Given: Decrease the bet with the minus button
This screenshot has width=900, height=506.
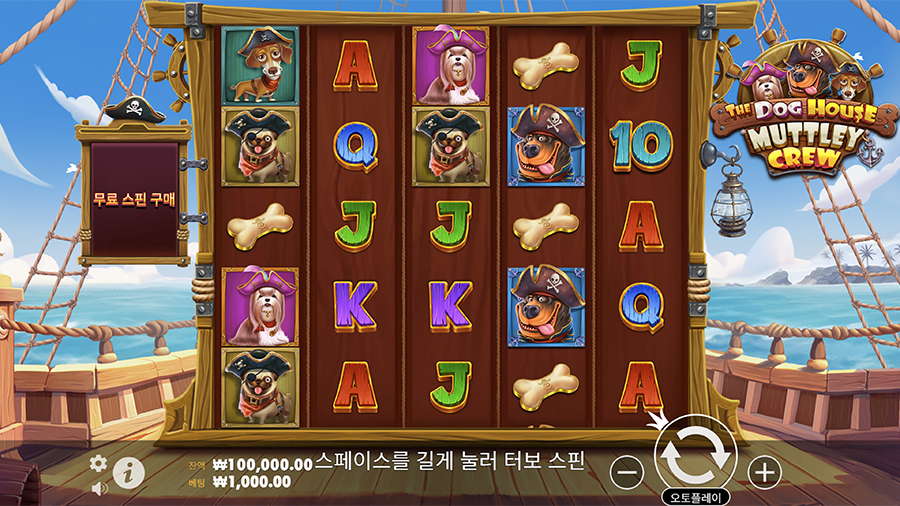Looking at the screenshot, I should click(x=626, y=472).
